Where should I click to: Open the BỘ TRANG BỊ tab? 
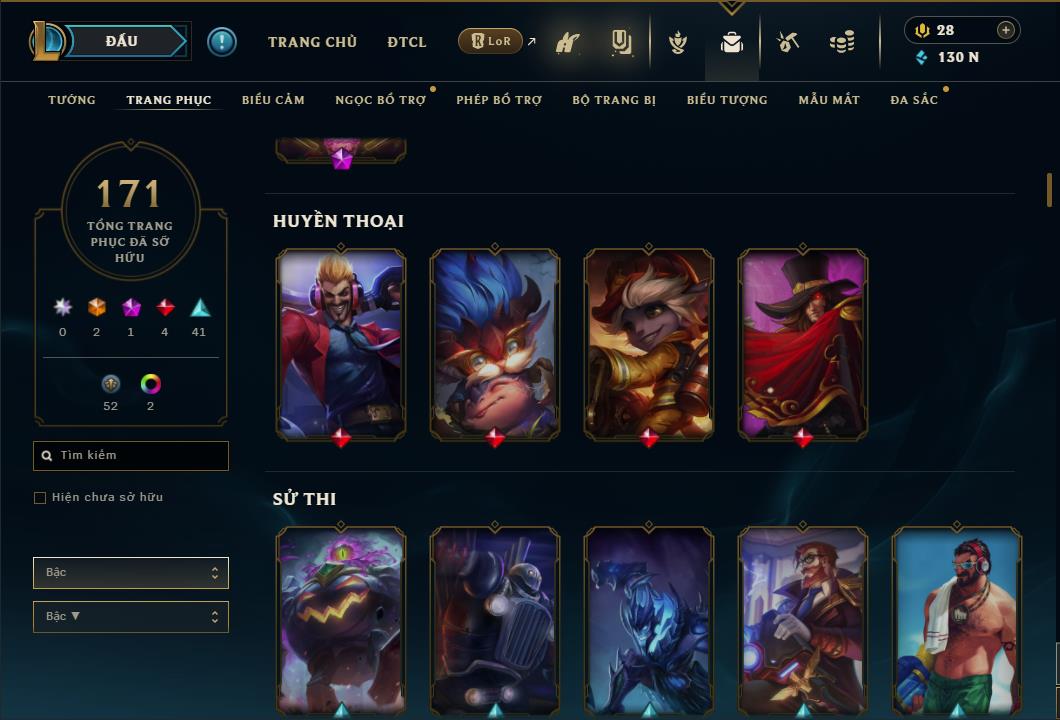point(614,100)
